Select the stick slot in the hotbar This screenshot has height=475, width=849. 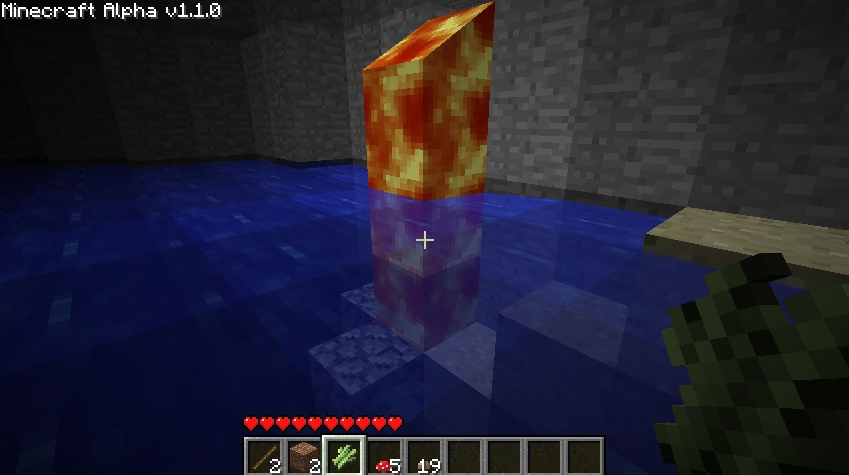(x=264, y=456)
